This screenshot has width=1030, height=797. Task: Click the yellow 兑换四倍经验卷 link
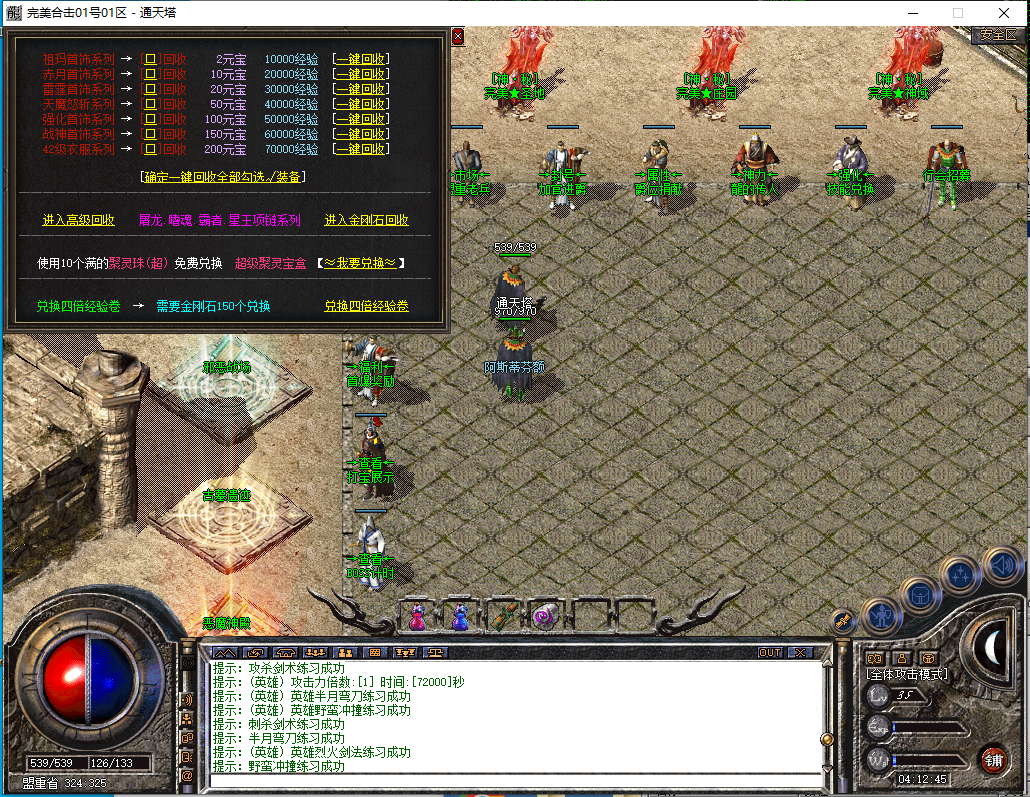pyautogui.click(x=366, y=307)
